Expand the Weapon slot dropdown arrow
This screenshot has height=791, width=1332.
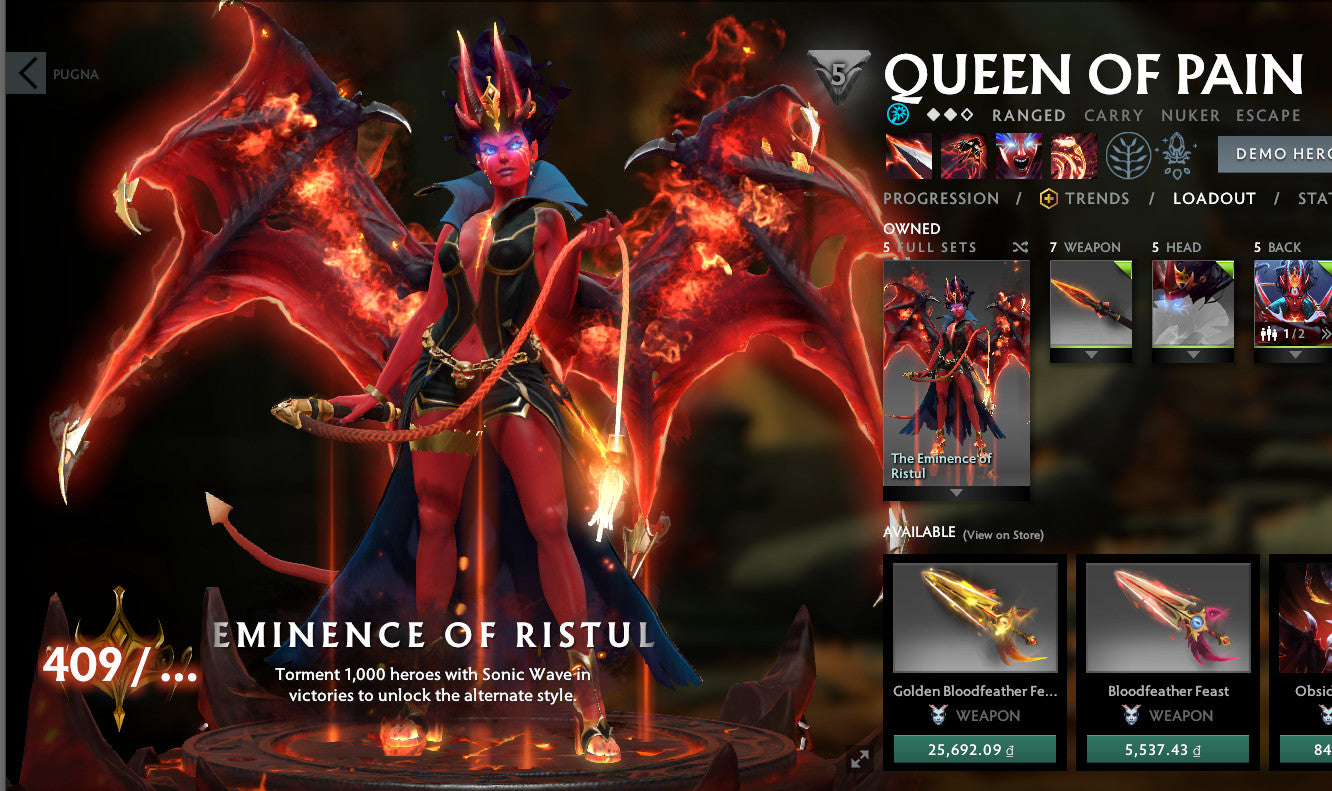1091,352
